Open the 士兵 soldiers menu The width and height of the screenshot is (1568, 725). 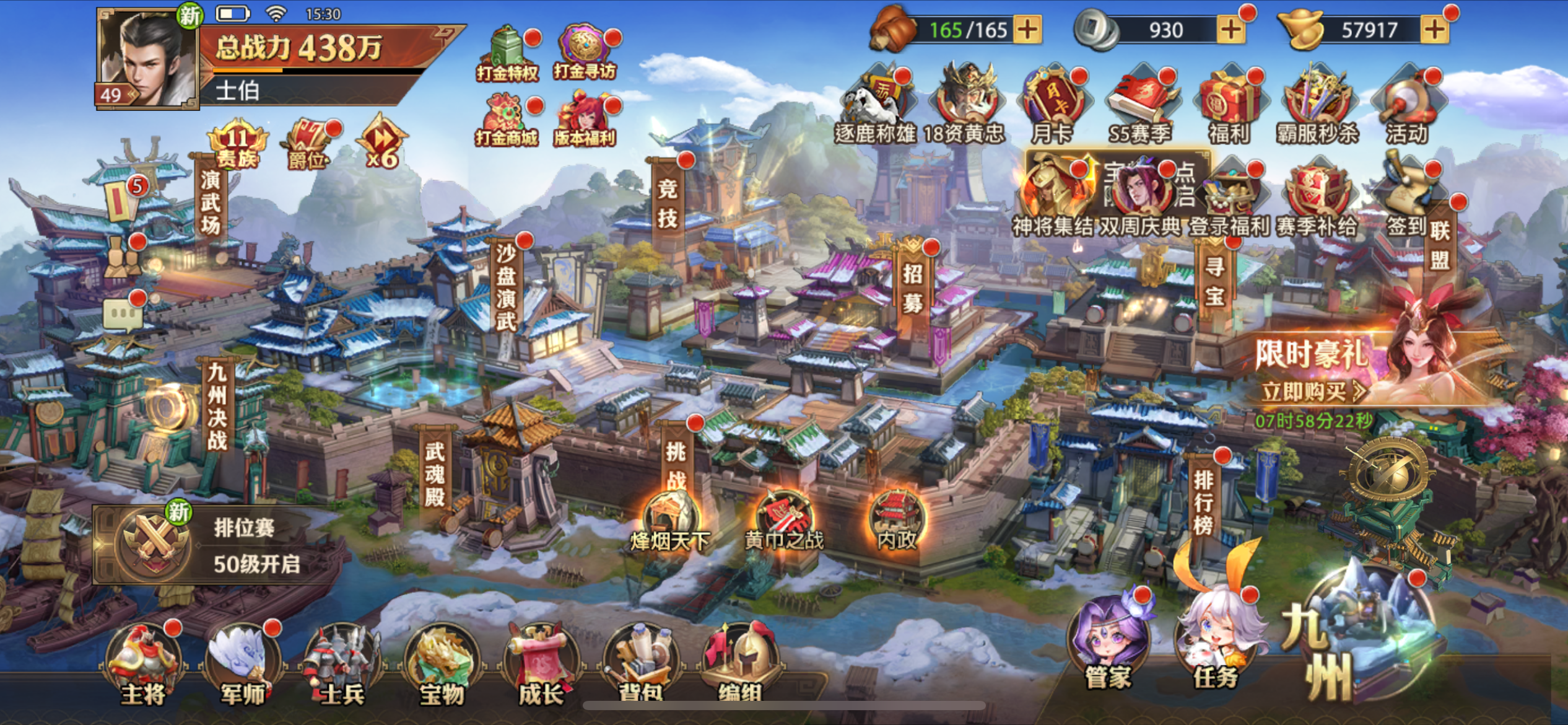[x=342, y=664]
